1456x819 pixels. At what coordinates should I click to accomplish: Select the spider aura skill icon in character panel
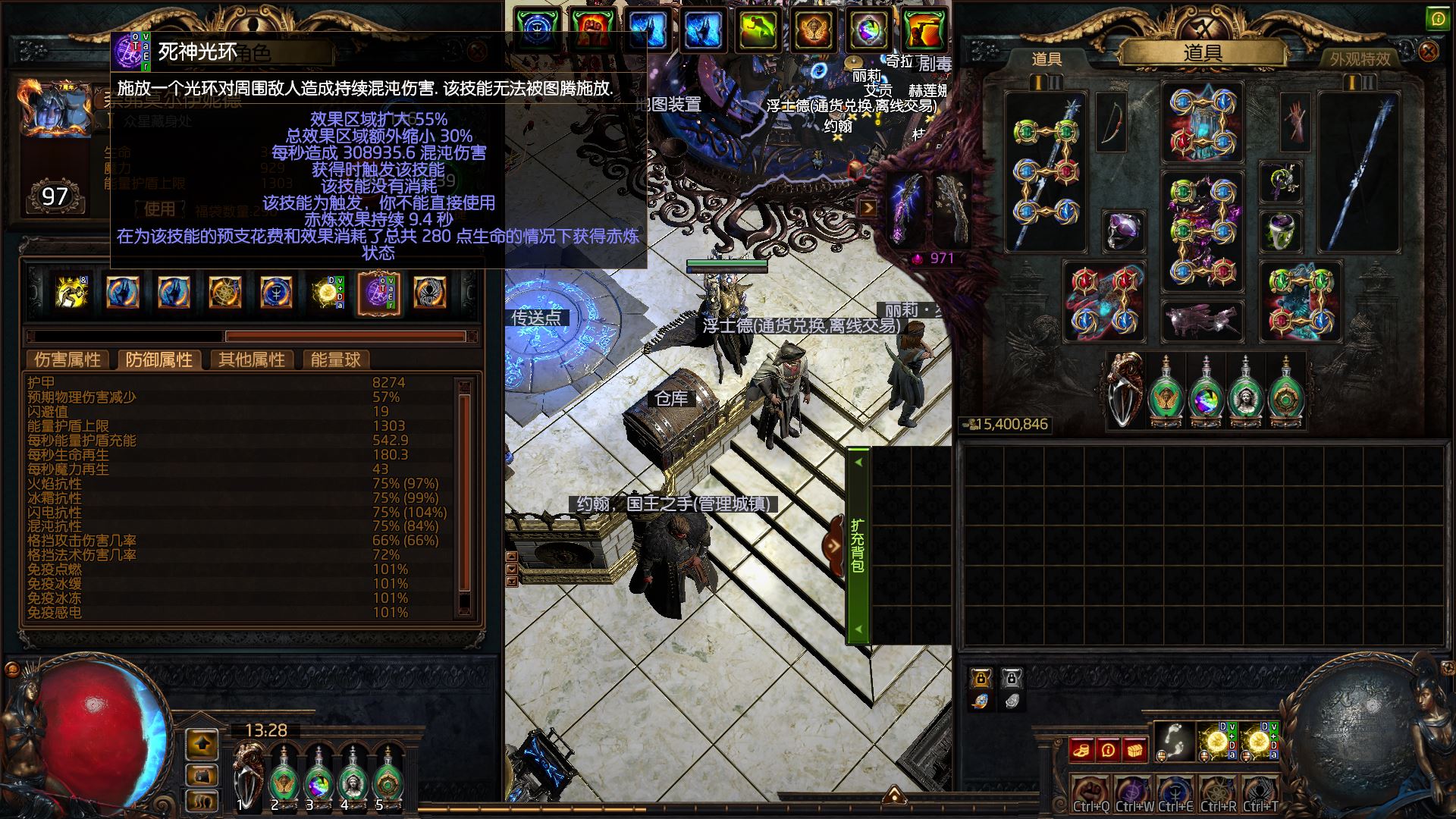[x=430, y=293]
